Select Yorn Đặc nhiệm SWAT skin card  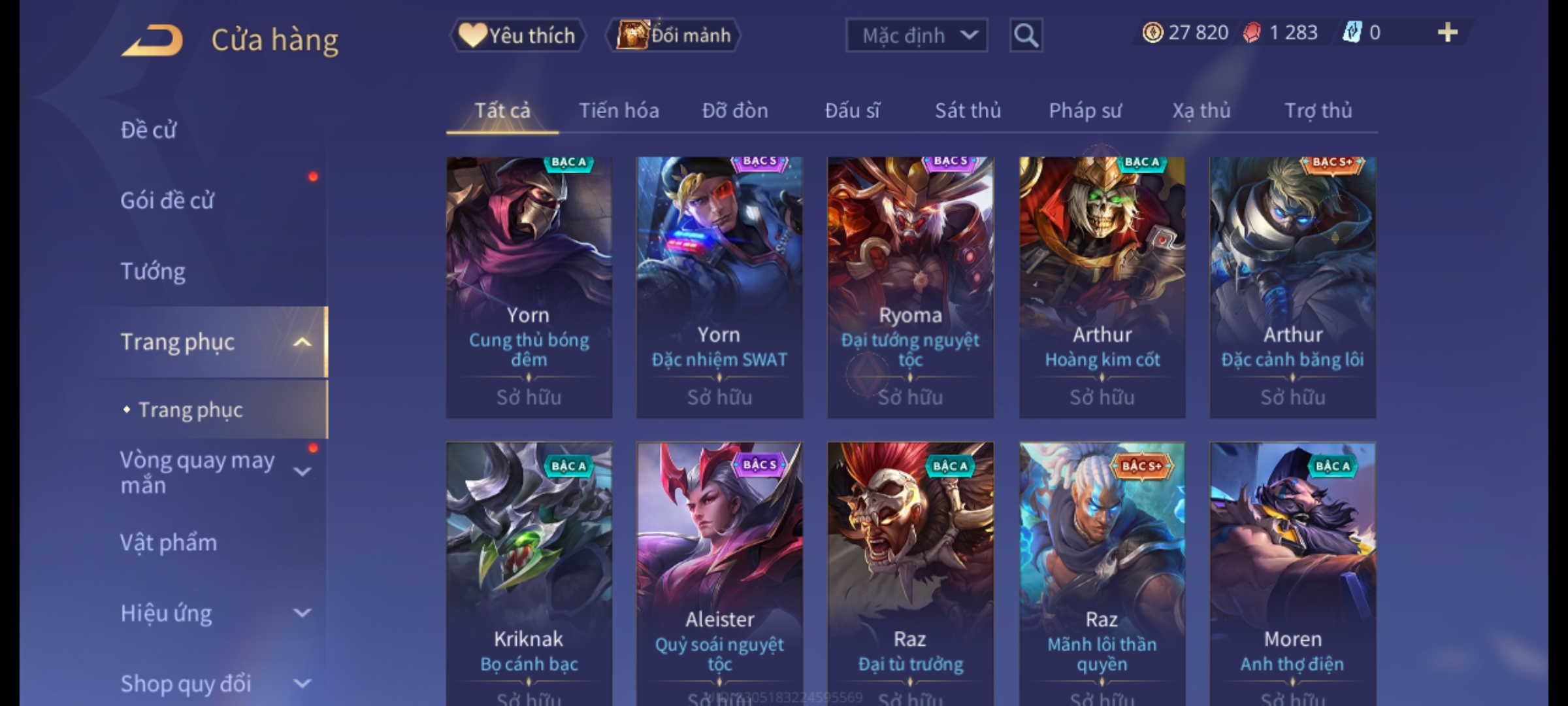click(719, 286)
